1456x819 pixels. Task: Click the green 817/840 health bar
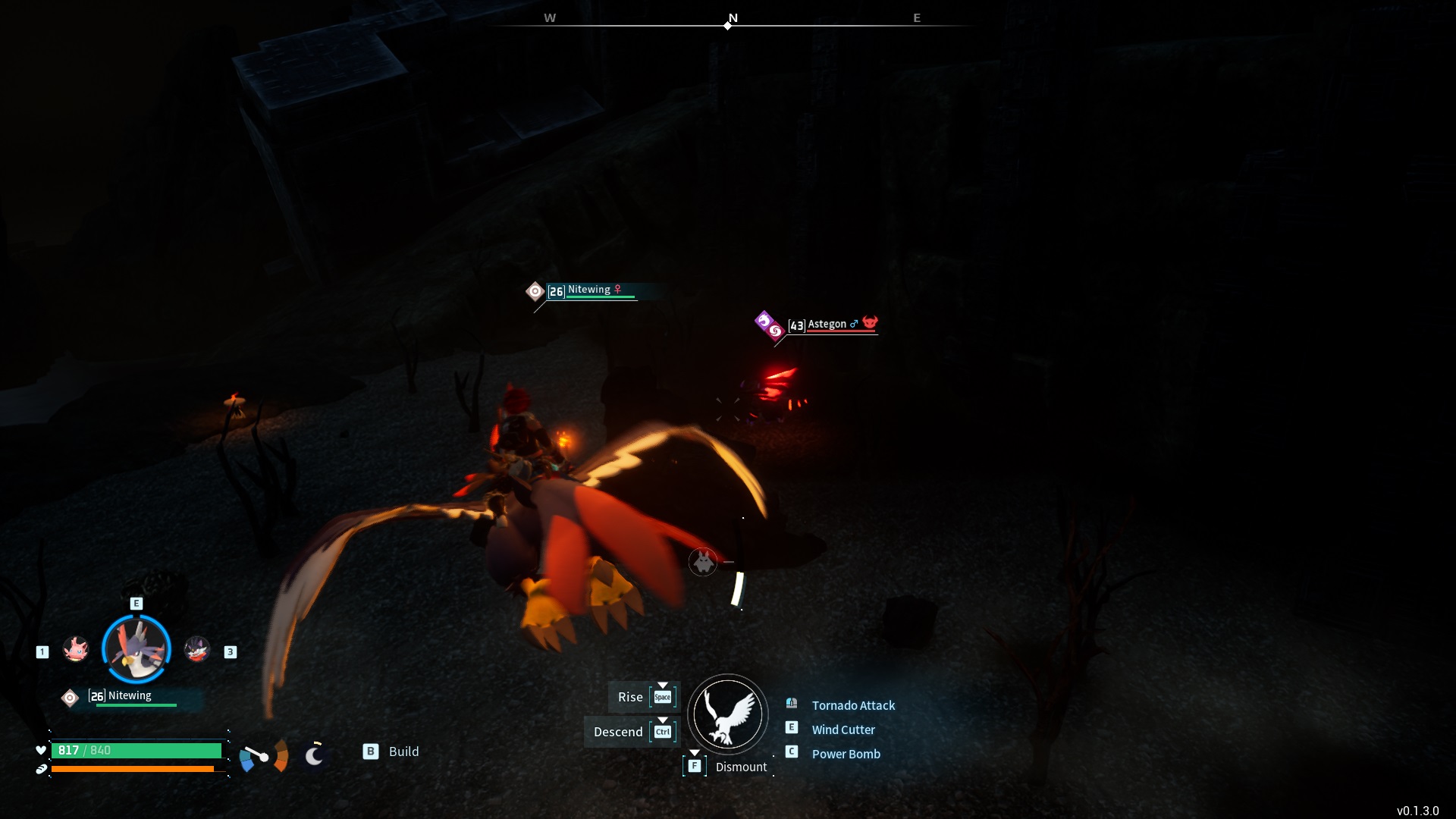pyautogui.click(x=136, y=750)
